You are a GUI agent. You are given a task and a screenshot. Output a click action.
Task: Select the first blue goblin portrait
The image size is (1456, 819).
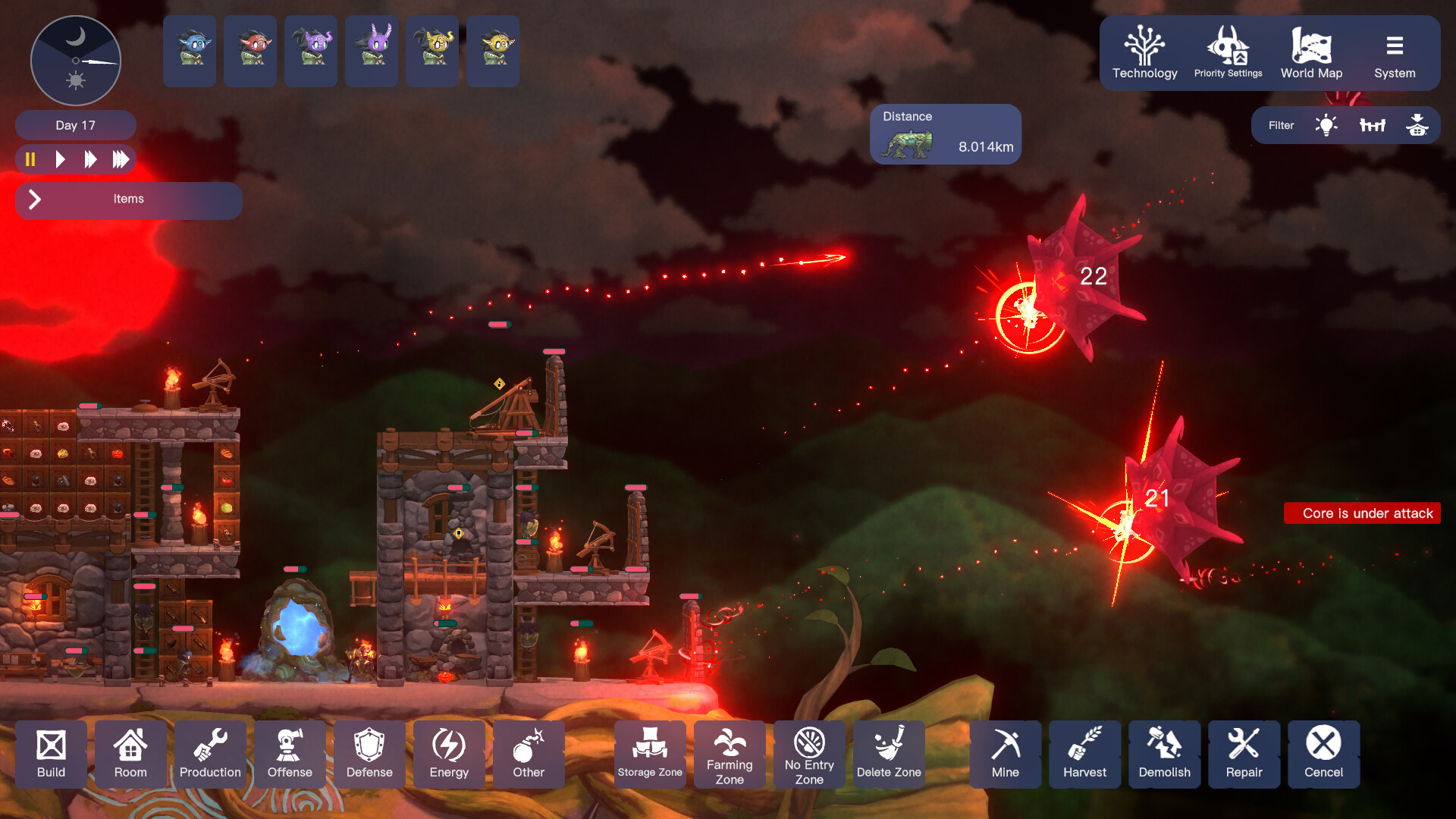click(x=189, y=51)
